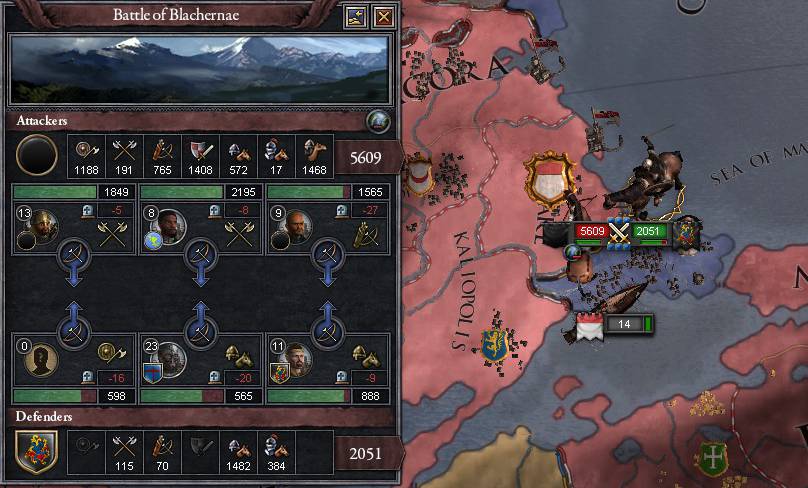The height and width of the screenshot is (488, 808).
Task: Select the battle marker showing 5609 versus 2051
Action: (619, 232)
